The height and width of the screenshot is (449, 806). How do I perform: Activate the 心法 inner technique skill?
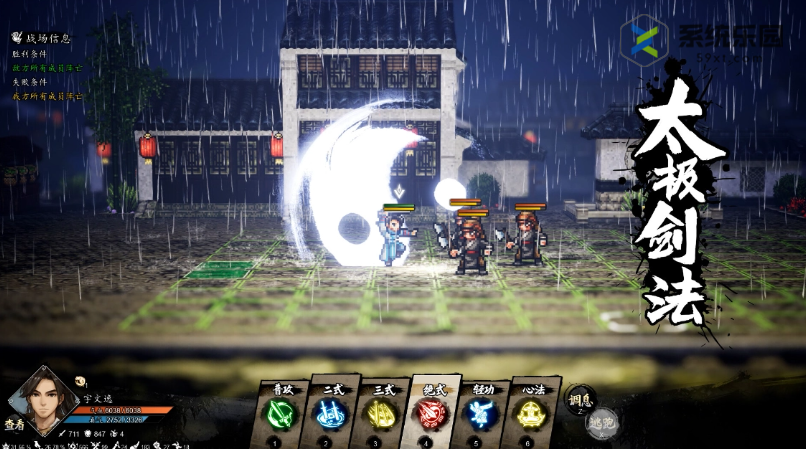[x=531, y=412]
